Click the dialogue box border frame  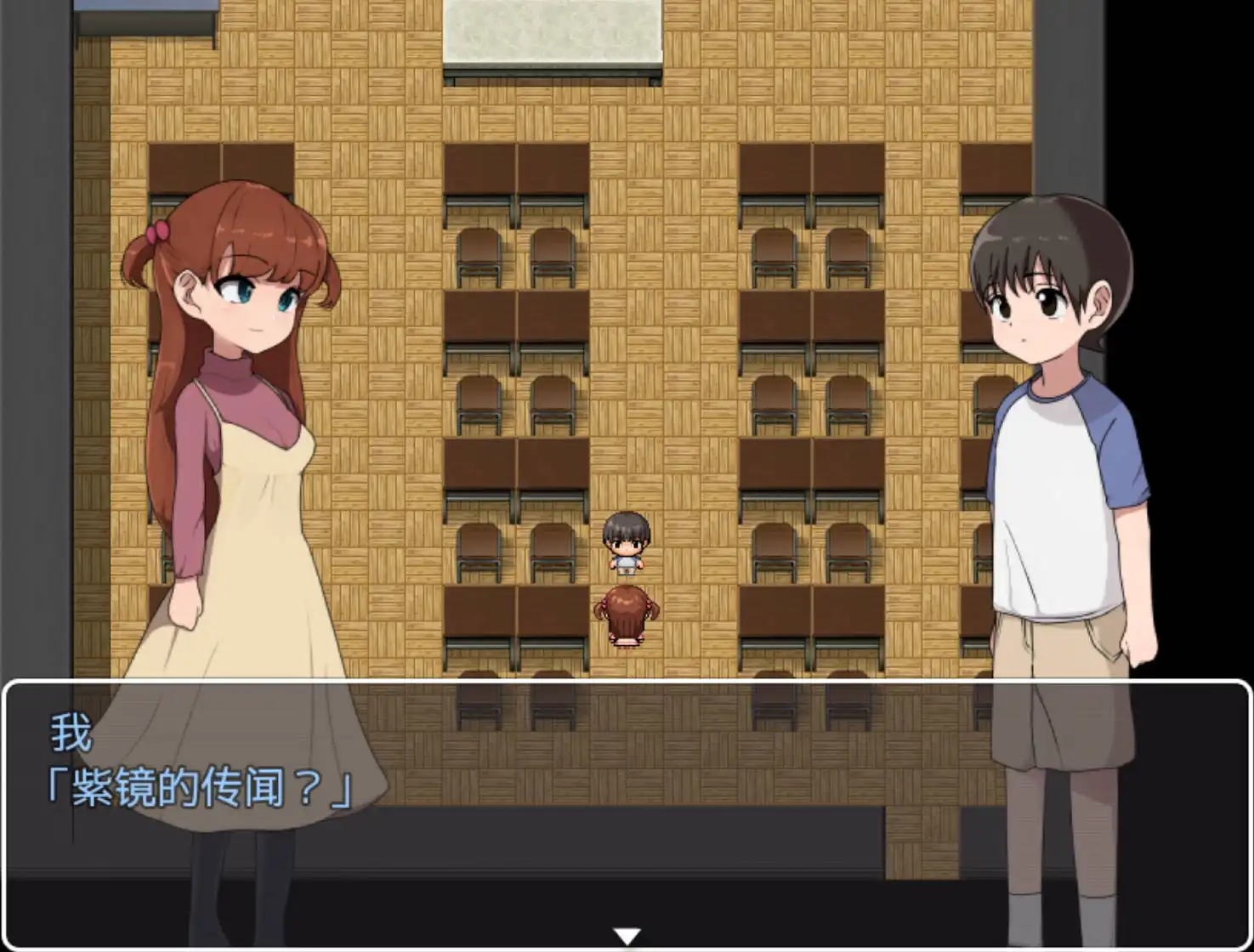pos(627,682)
